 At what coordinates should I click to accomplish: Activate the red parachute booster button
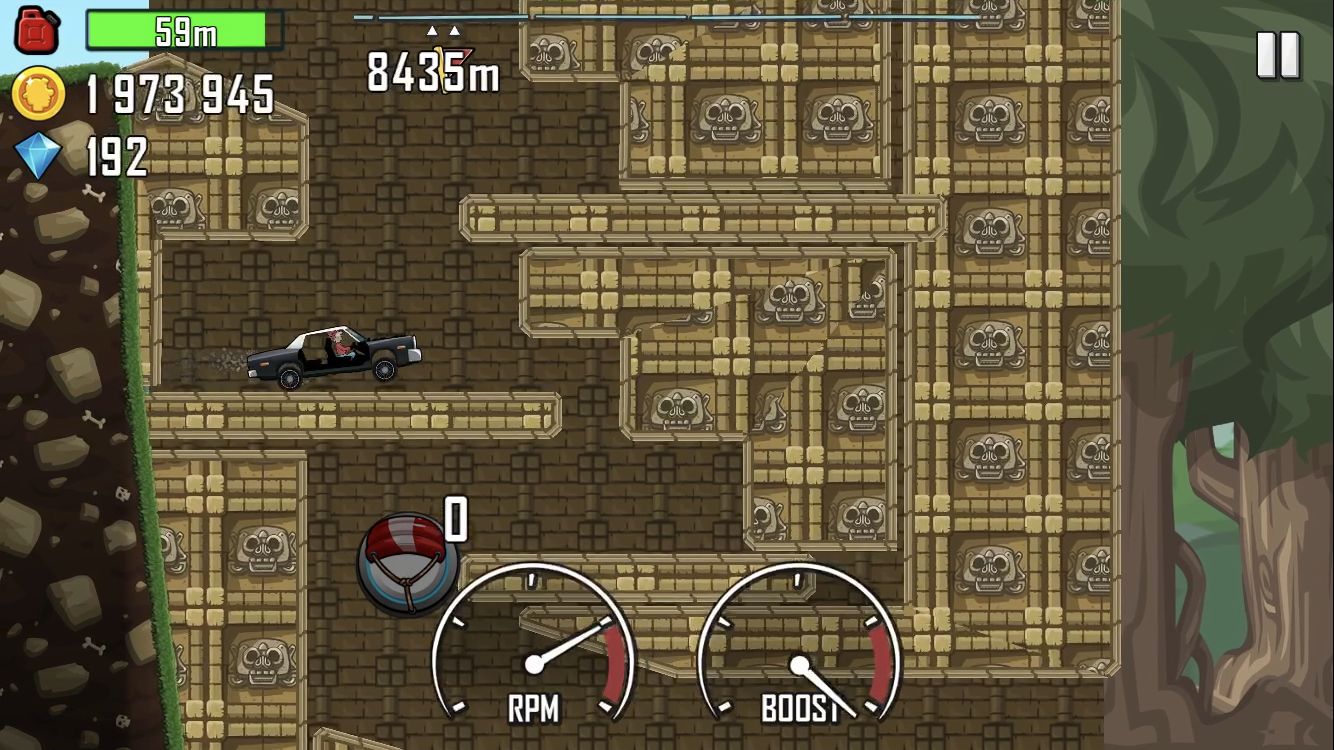[407, 564]
